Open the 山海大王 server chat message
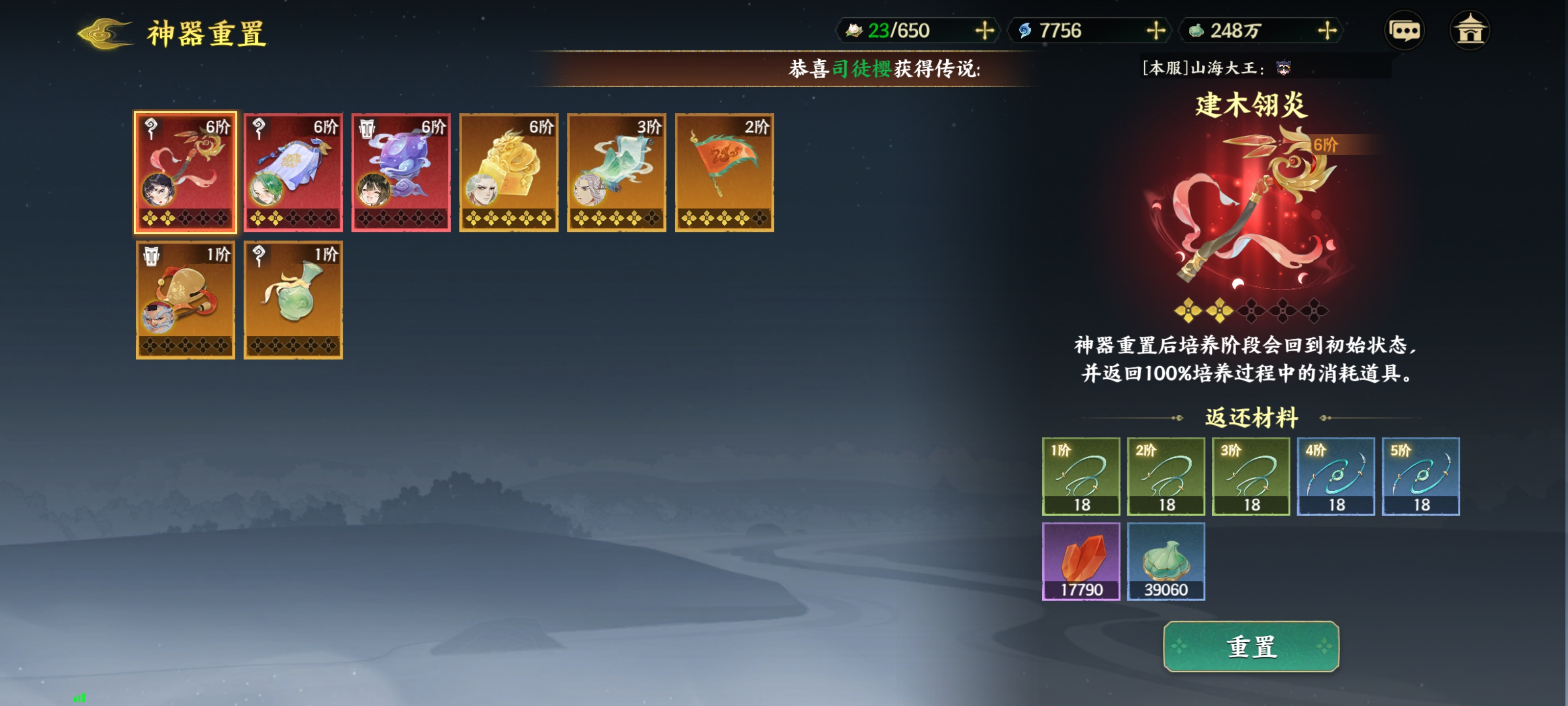The image size is (1568, 706). click(1217, 68)
